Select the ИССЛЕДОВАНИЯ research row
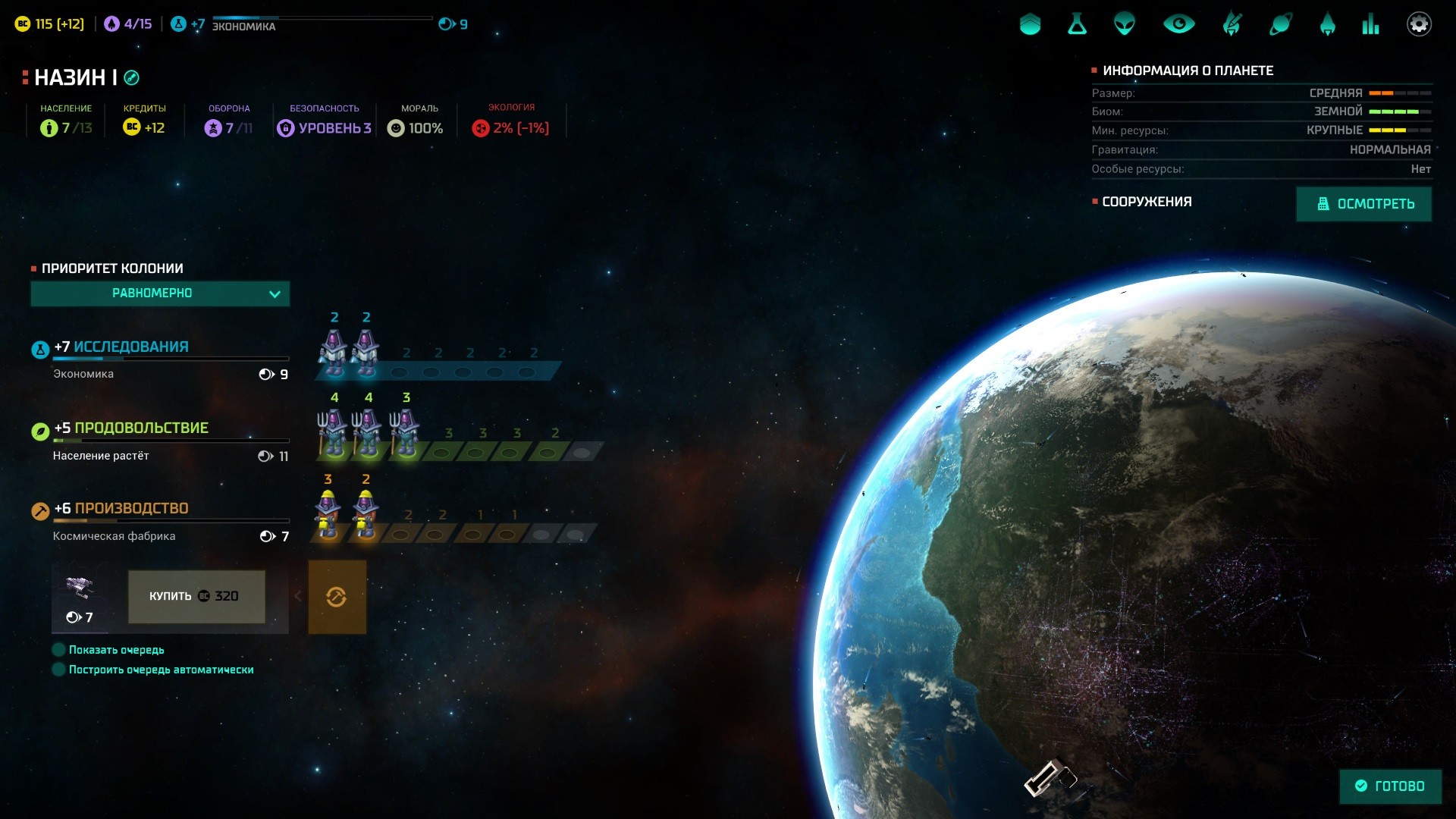The image size is (1456, 819). tap(130, 347)
